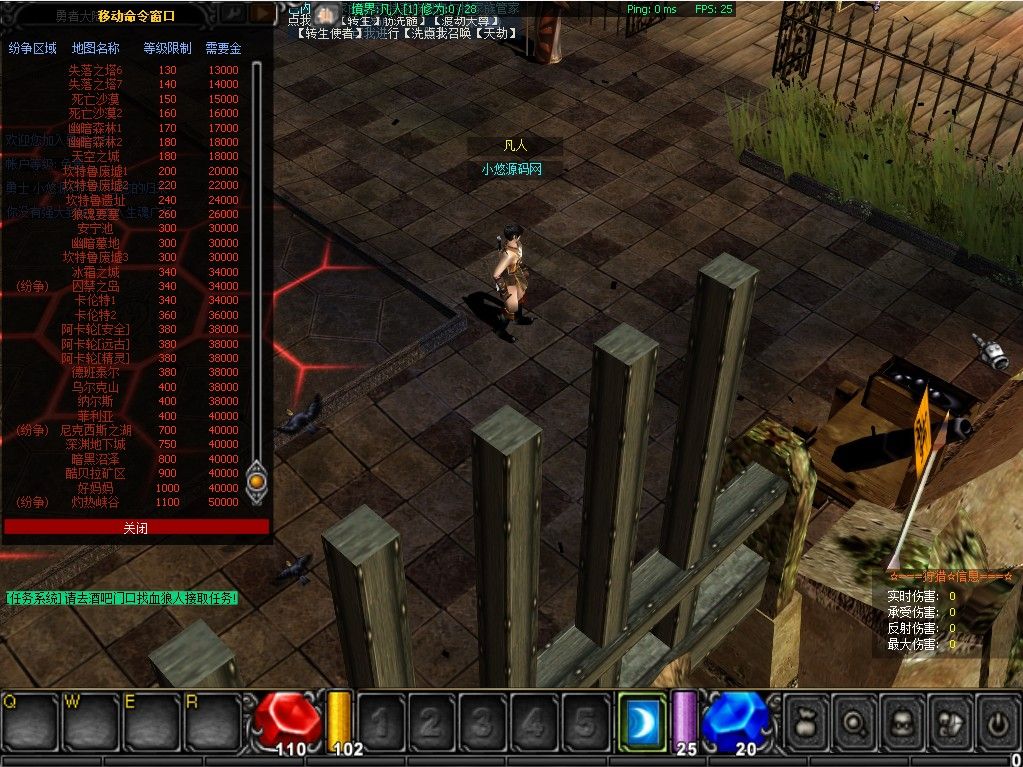Open the bag icon in bottom bar
The width and height of the screenshot is (1023, 767).
point(806,718)
